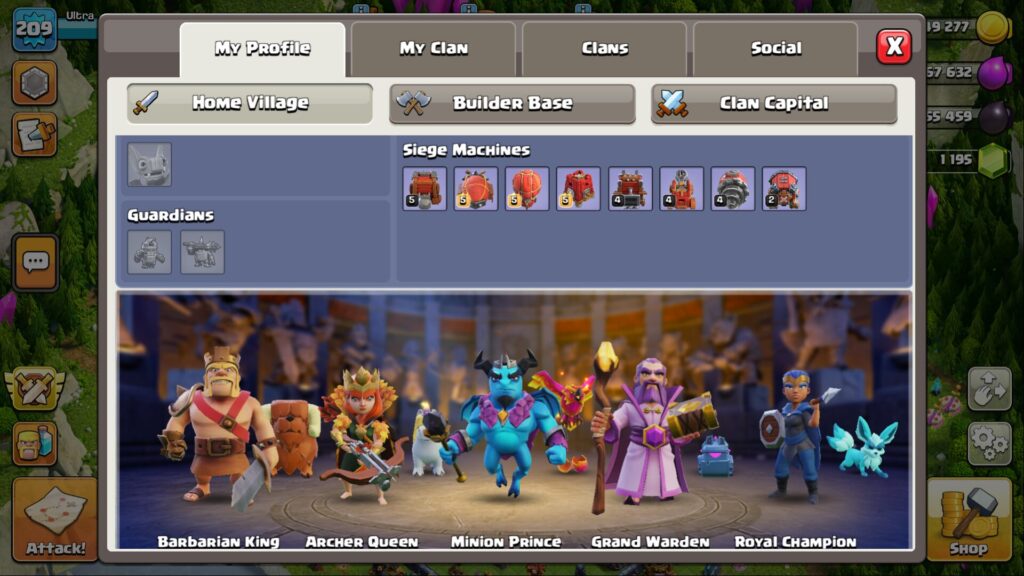This screenshot has height=576, width=1024.
Task: Open the Shop
Action: click(968, 519)
